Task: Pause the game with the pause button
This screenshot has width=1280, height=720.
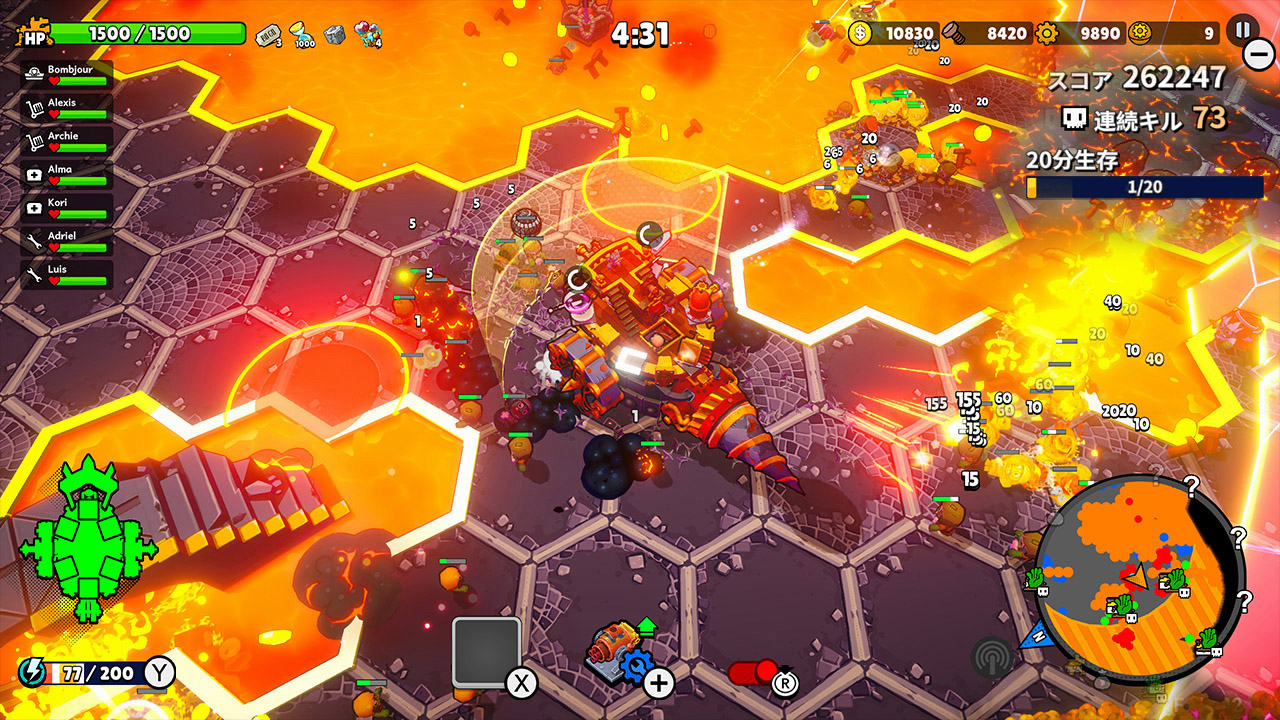Action: pyautogui.click(x=1243, y=29)
